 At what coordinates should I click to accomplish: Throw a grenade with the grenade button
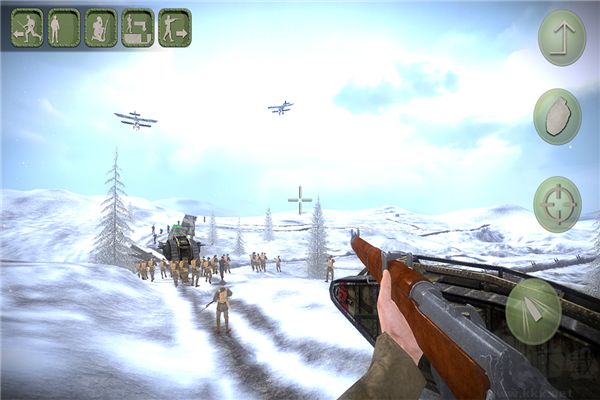[557, 117]
